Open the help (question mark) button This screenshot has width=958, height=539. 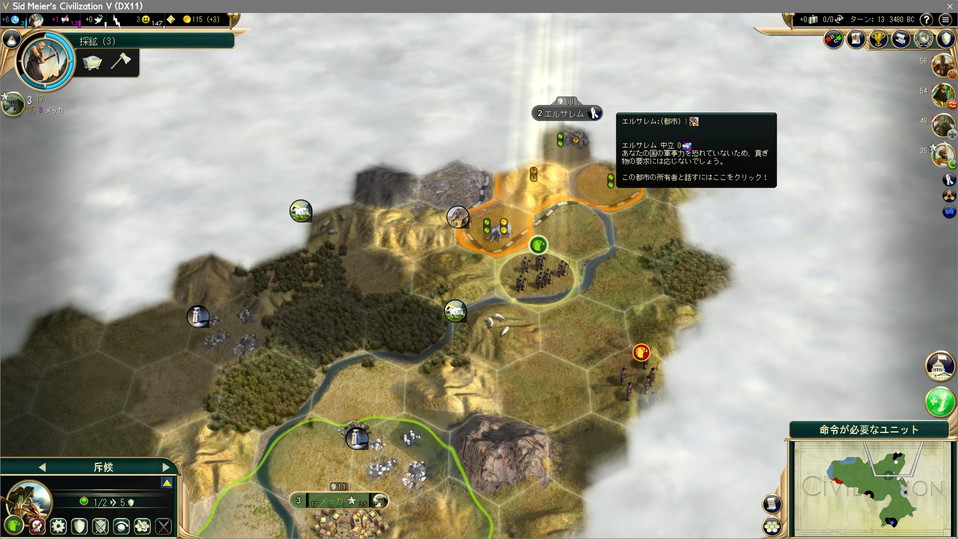(926, 19)
